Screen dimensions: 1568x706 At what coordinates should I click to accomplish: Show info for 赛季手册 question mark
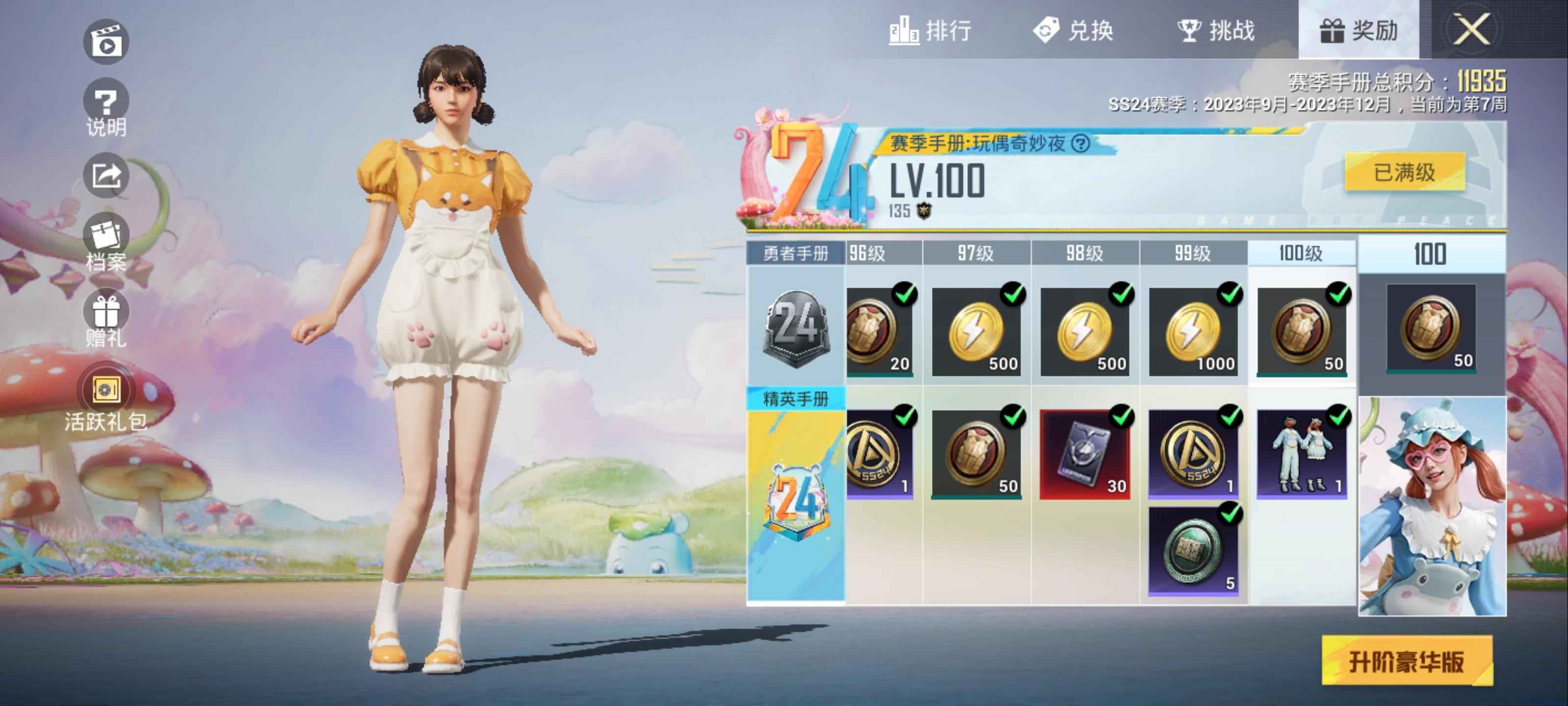(1080, 144)
